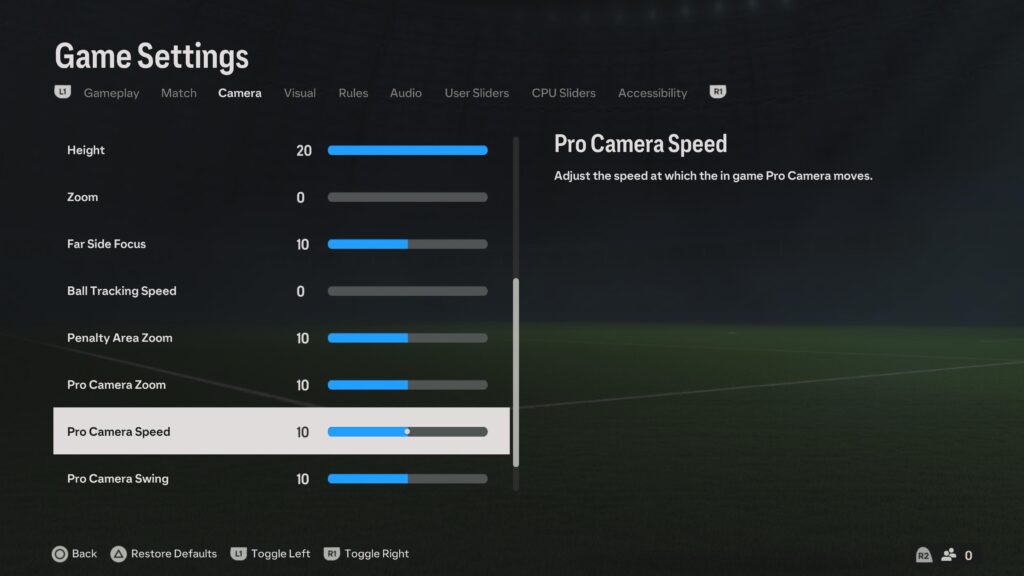Switch to the Audio tab
This screenshot has width=1024, height=576.
(405, 93)
